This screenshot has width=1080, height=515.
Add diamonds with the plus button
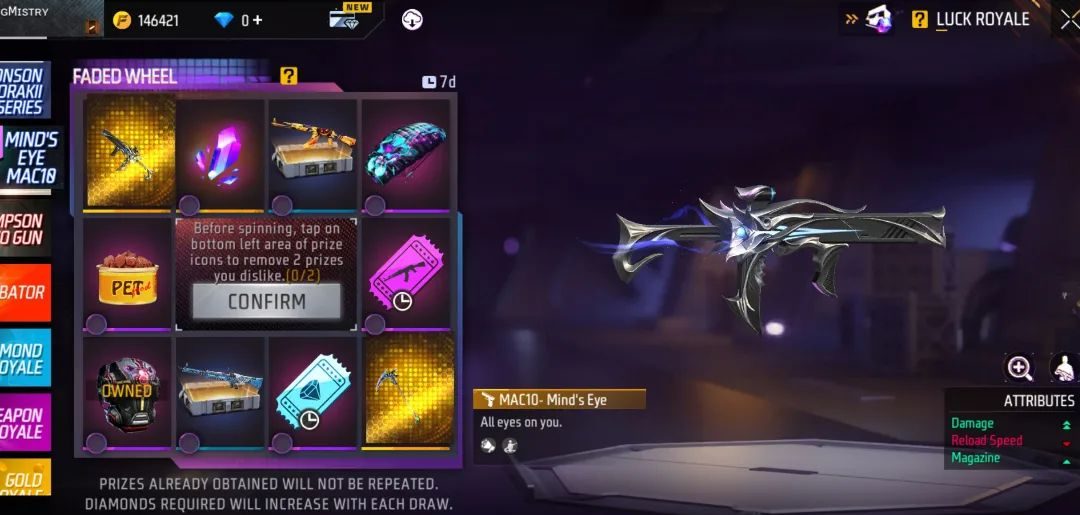point(258,19)
